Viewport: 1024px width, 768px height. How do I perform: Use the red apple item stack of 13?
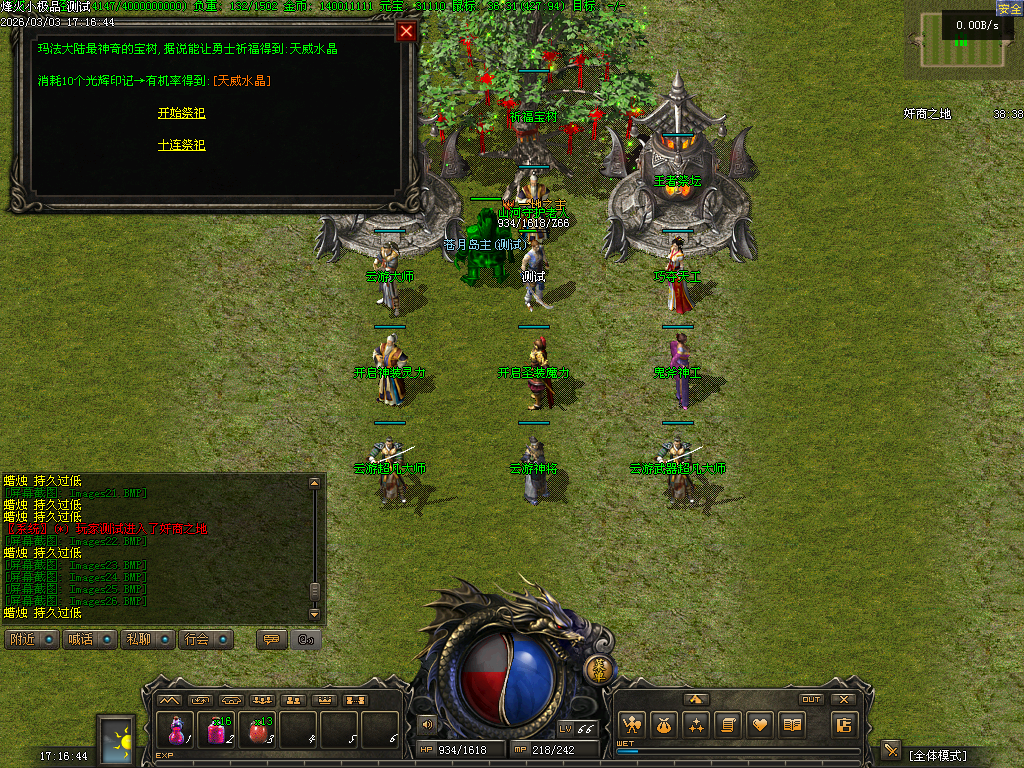coord(258,731)
